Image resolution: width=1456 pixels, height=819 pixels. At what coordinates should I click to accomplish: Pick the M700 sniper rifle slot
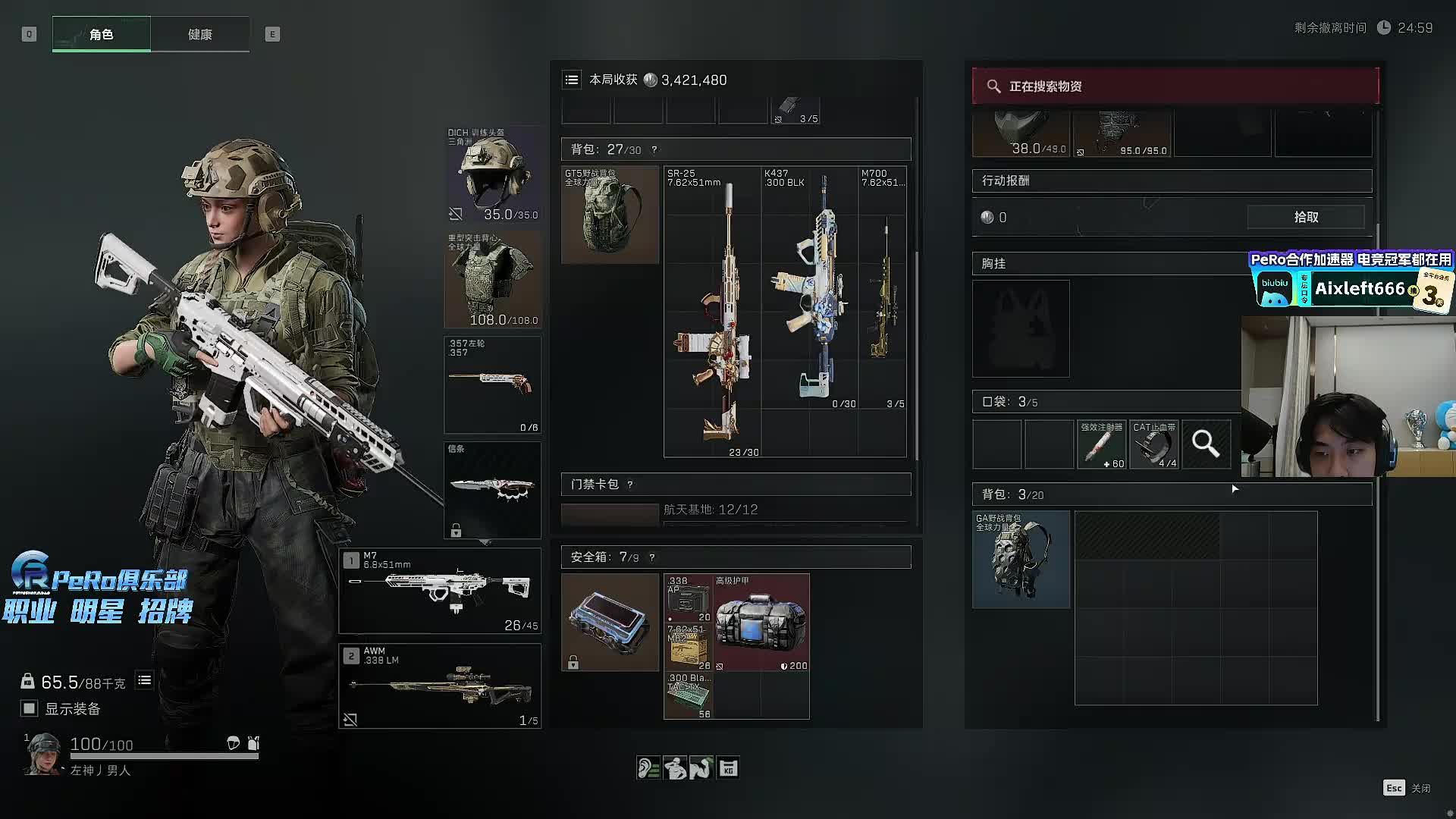(x=883, y=288)
